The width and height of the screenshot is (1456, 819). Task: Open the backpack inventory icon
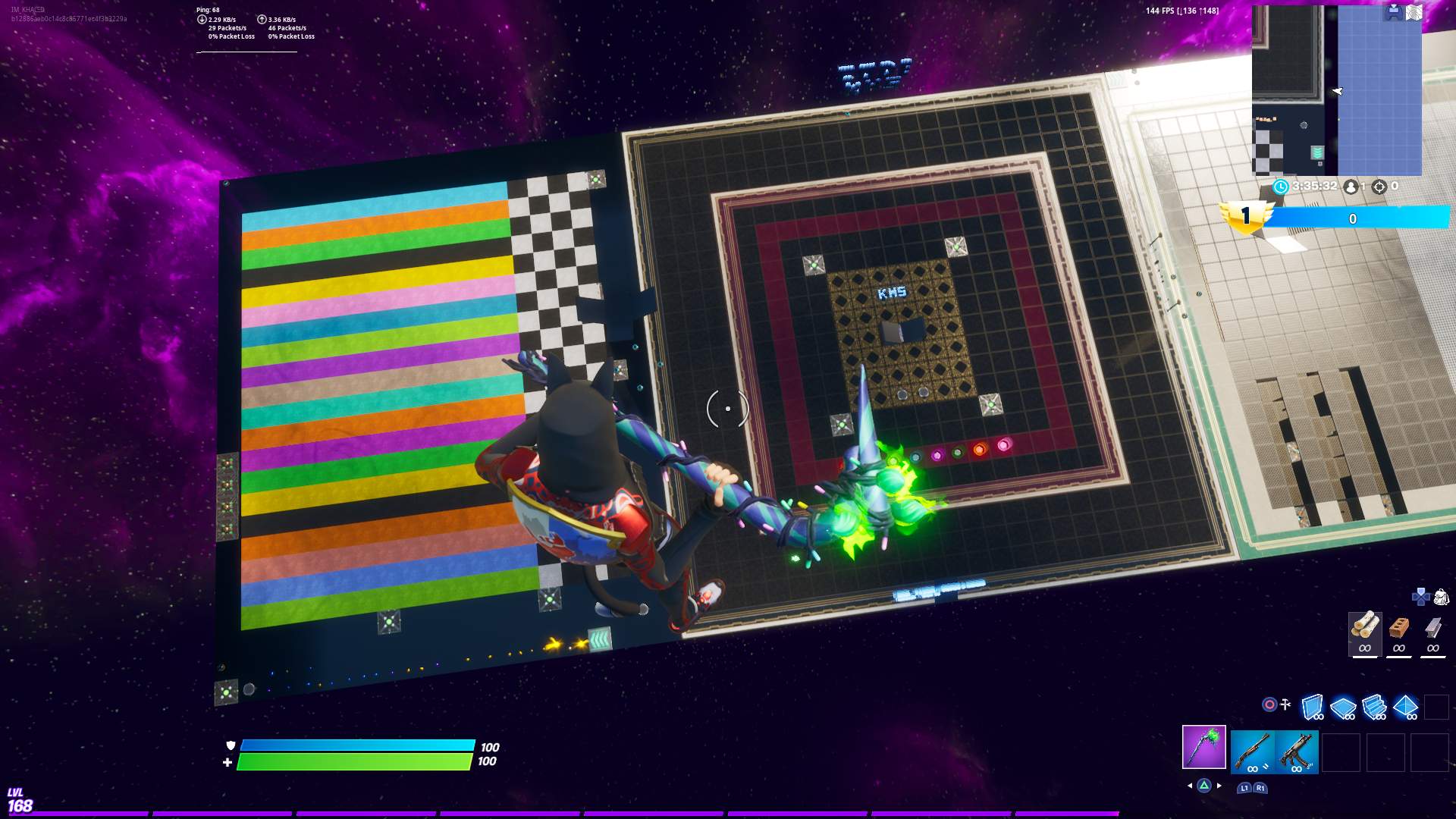[x=1441, y=597]
